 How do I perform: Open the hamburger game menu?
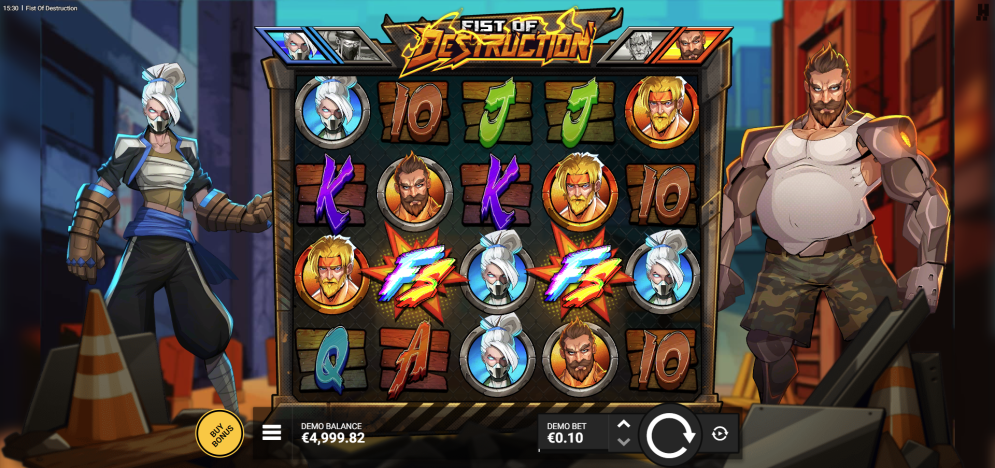click(x=272, y=433)
